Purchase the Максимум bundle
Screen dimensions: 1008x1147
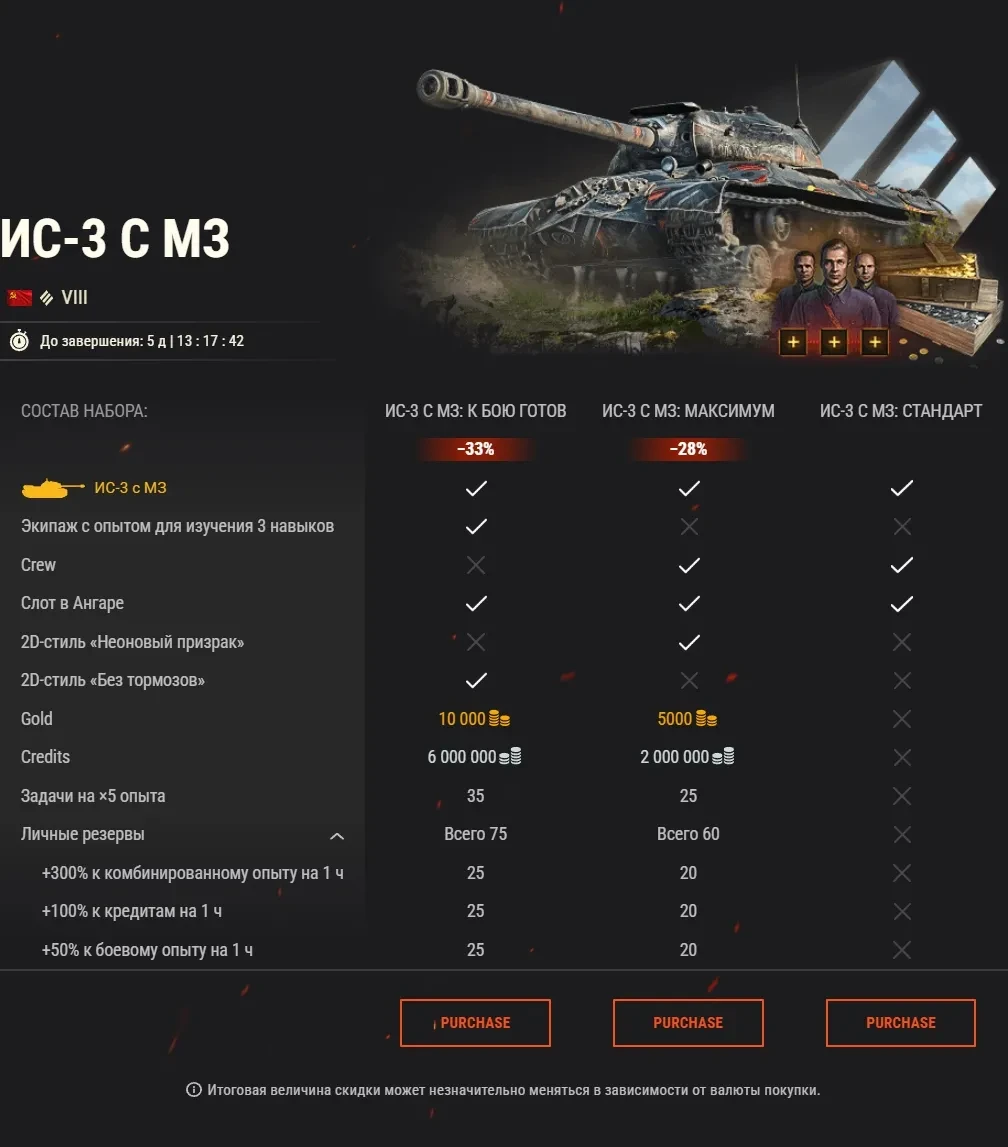(688, 1022)
